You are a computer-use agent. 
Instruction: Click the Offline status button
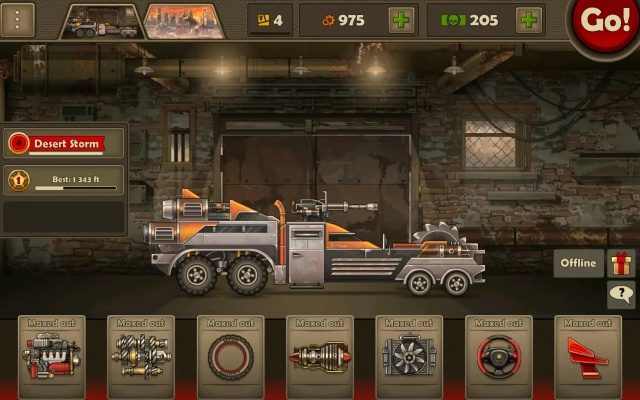(x=579, y=264)
